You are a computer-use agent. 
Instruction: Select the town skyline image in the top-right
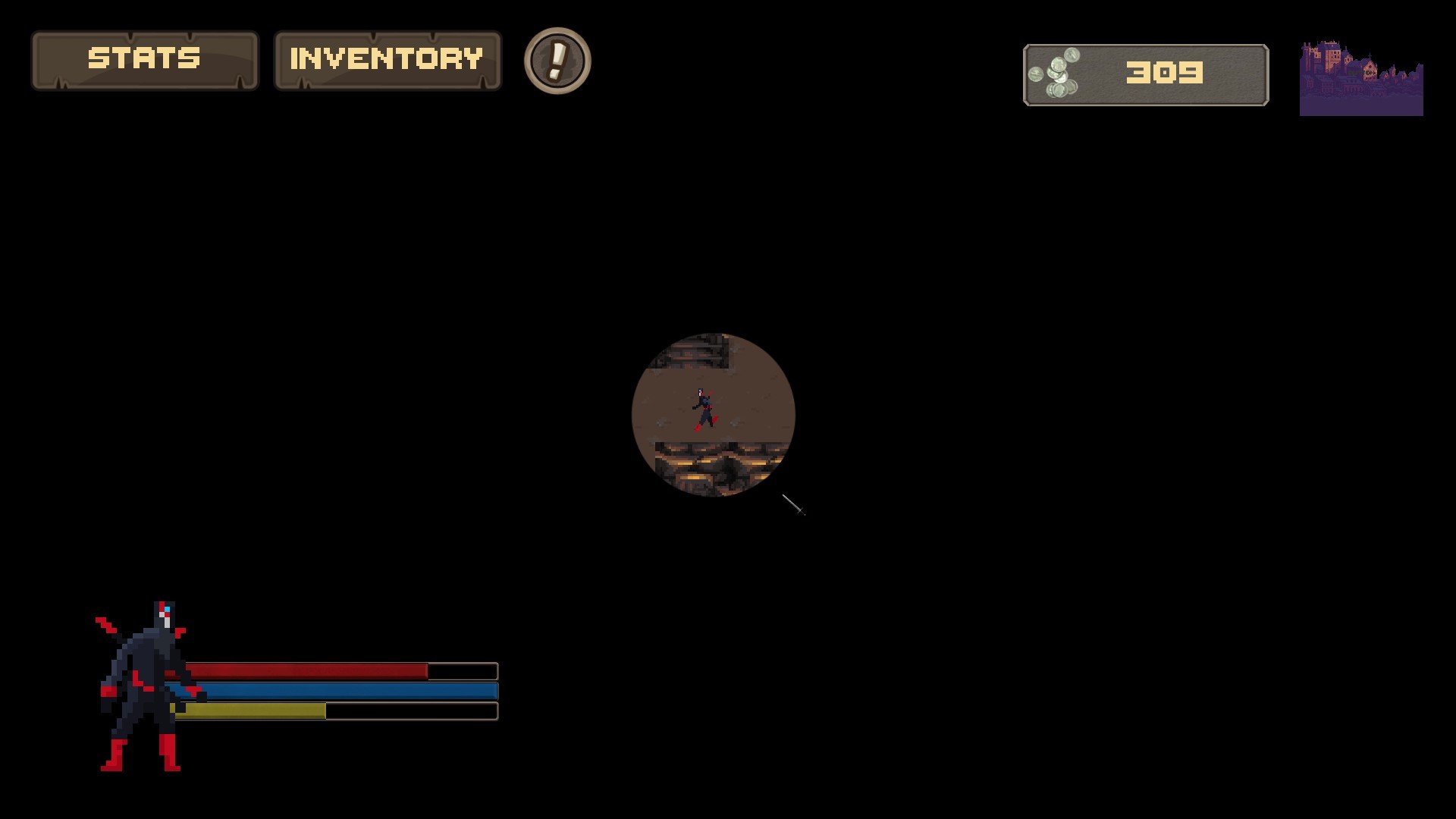[1361, 76]
